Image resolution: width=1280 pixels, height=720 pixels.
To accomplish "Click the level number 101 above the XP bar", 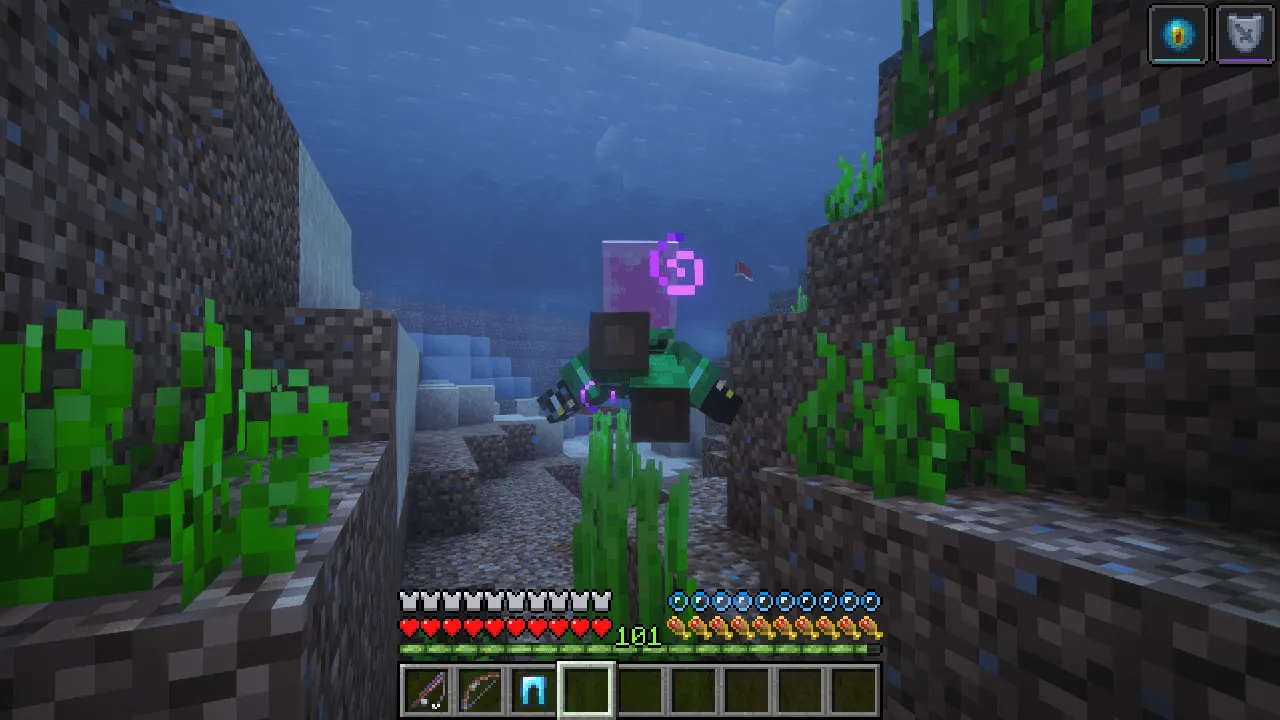I will coord(640,636).
